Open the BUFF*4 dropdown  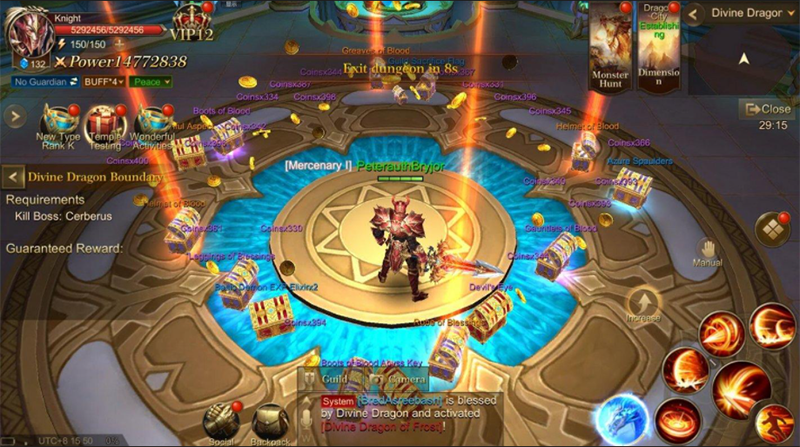102,81
